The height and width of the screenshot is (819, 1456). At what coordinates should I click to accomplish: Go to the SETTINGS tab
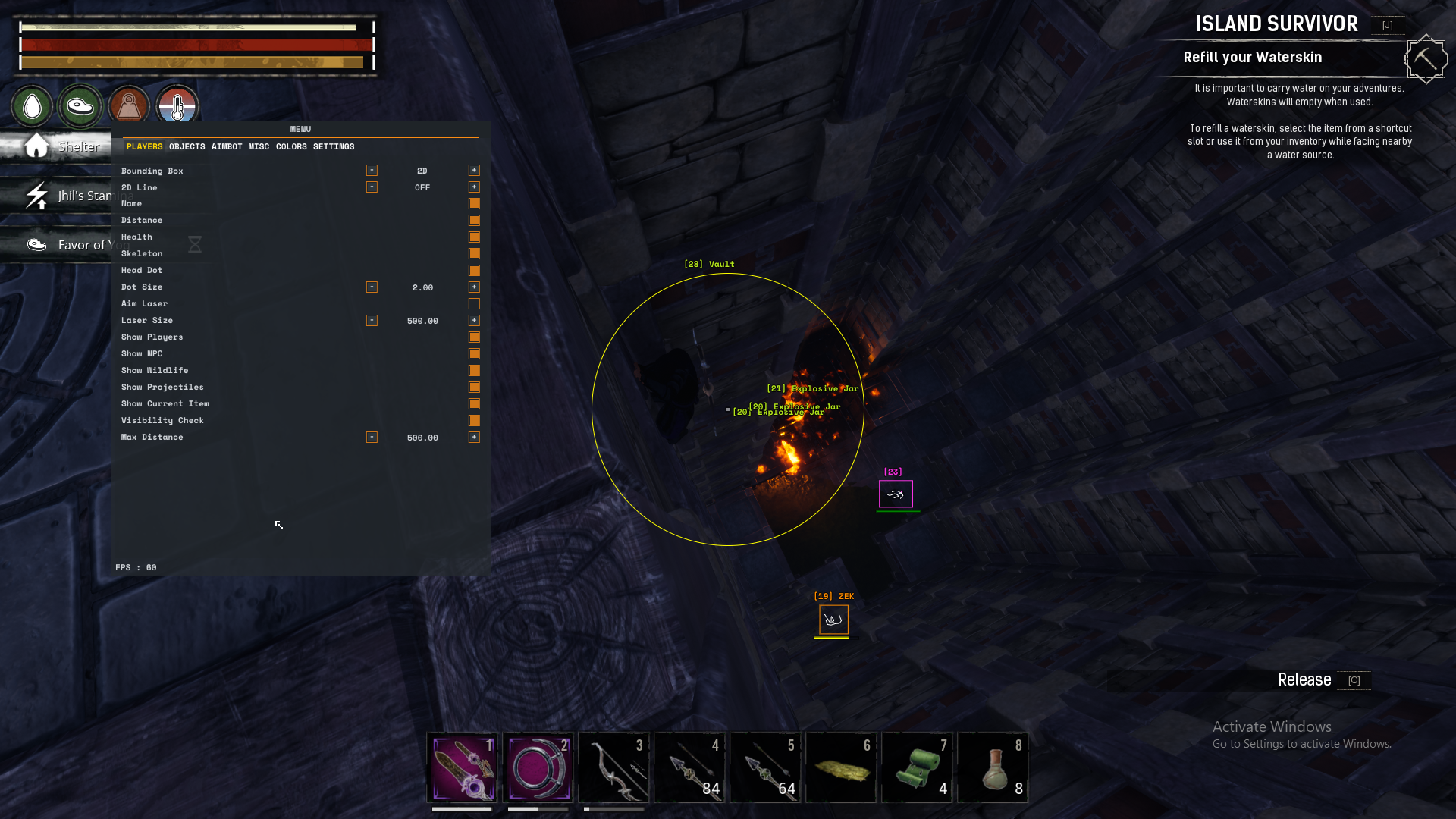point(334,146)
